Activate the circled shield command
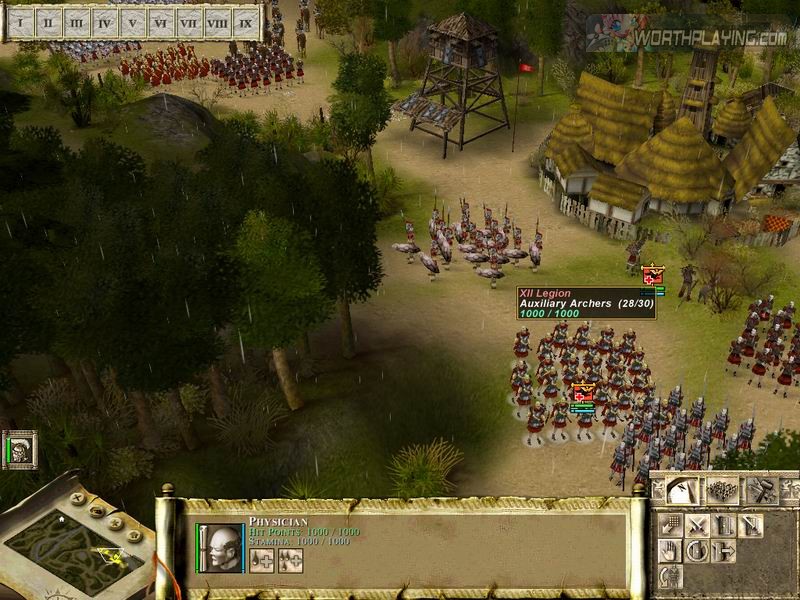 pos(698,551)
